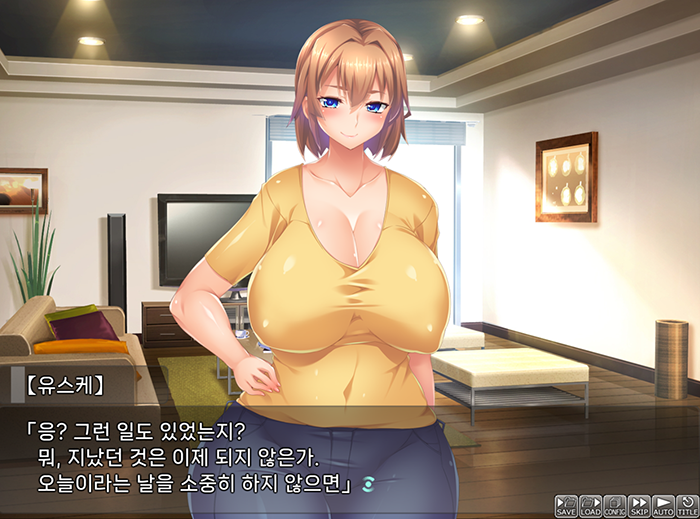Return to the TITLE screen
Screen dimensions: 700x519
(x=687, y=505)
